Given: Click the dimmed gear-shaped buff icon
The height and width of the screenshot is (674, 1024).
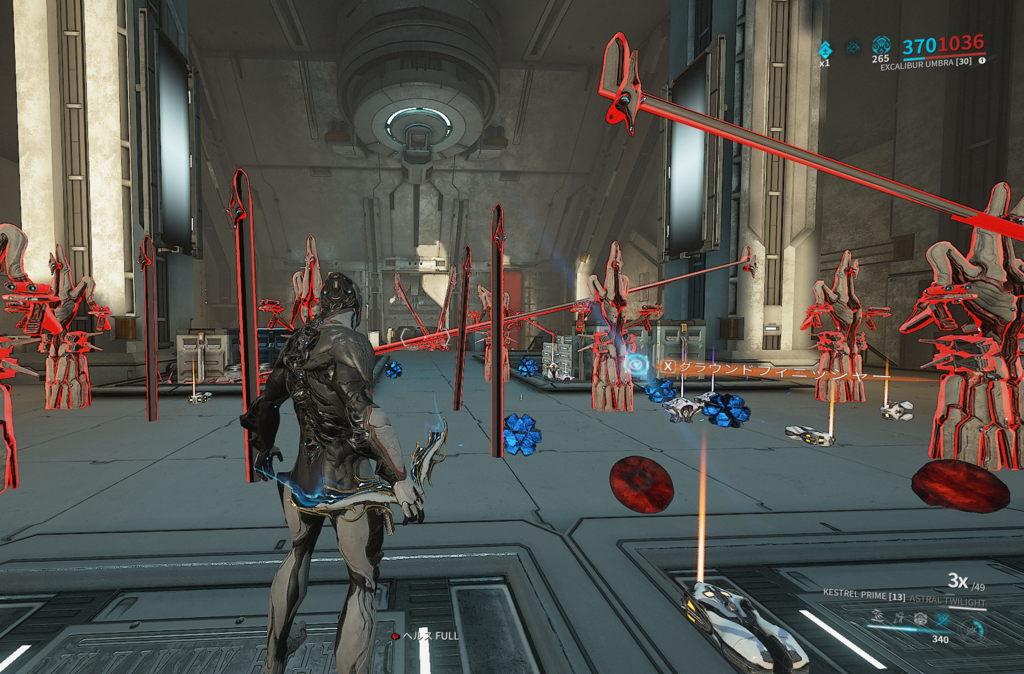Looking at the screenshot, I should [x=853, y=47].
